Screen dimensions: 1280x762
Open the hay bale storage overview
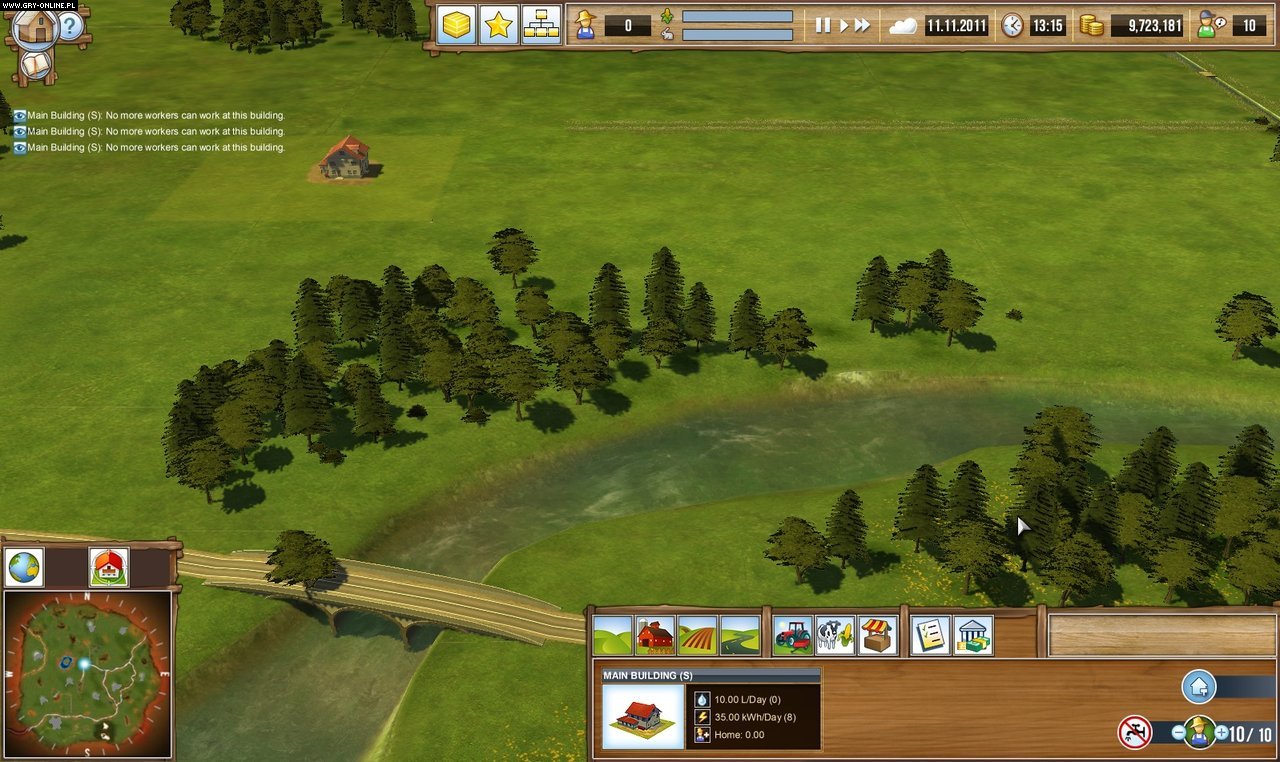tap(455, 25)
